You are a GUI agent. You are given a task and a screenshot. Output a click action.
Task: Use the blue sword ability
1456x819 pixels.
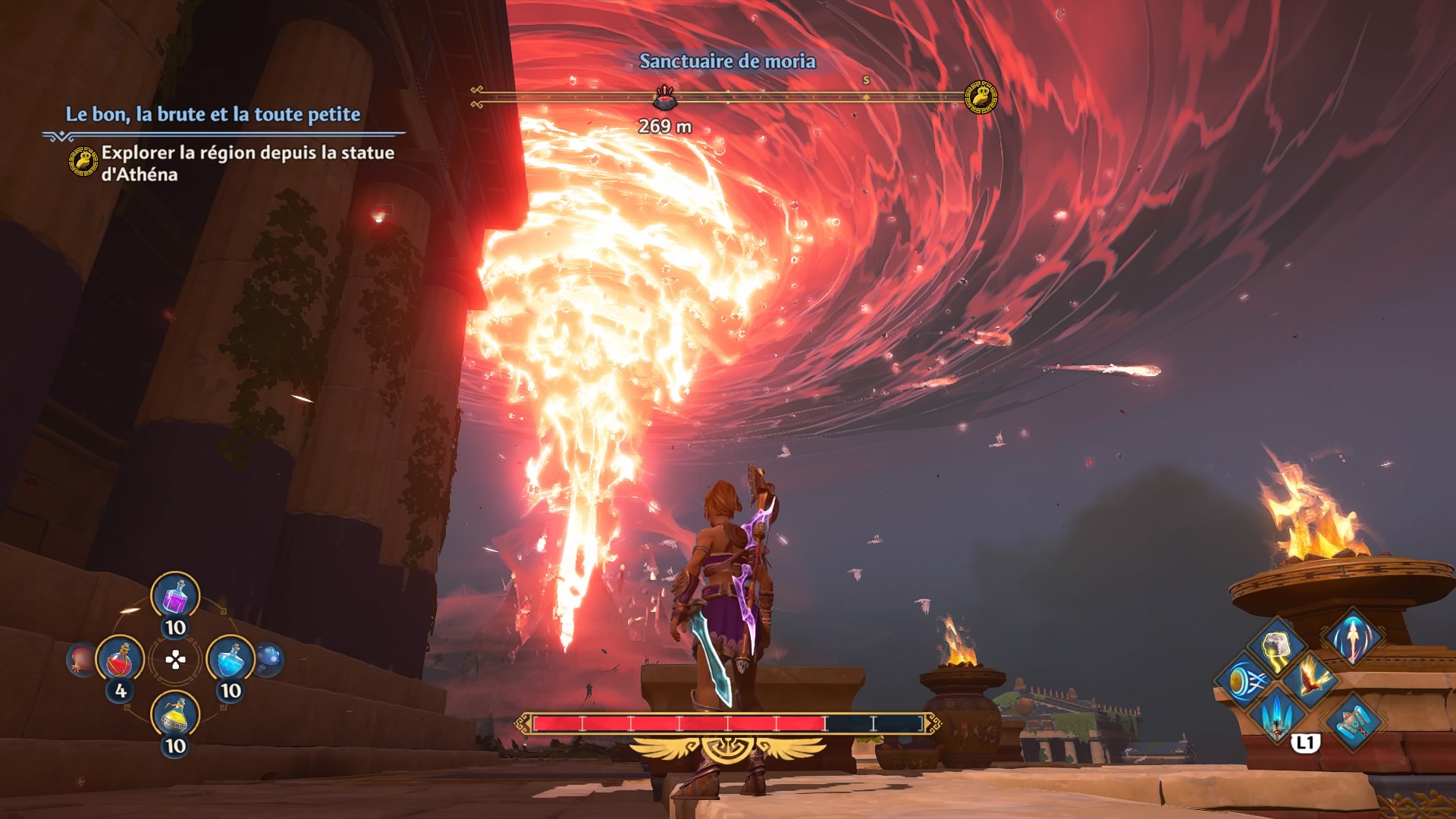point(1278,714)
